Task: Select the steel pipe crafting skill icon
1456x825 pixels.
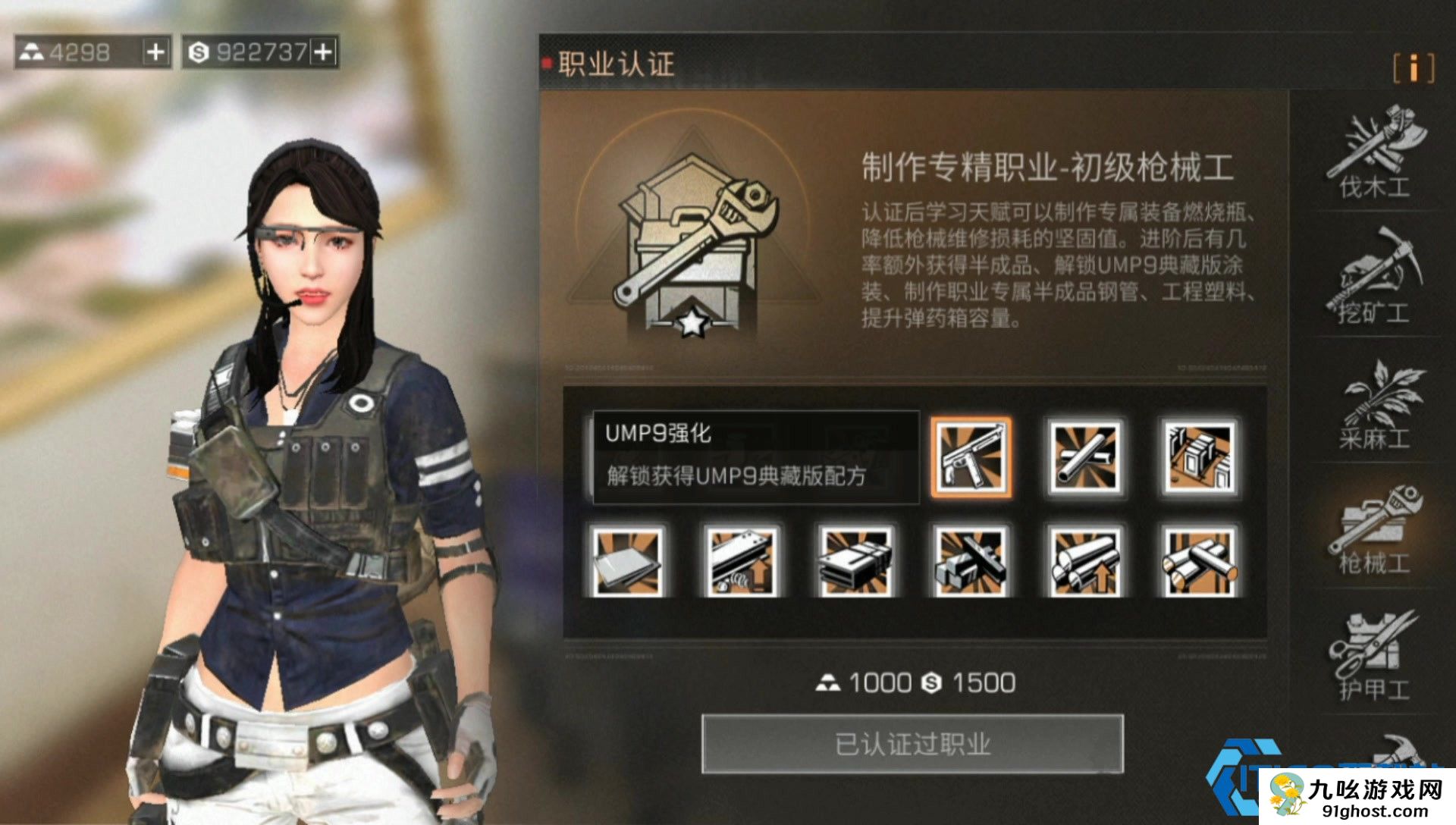Action: click(1084, 457)
